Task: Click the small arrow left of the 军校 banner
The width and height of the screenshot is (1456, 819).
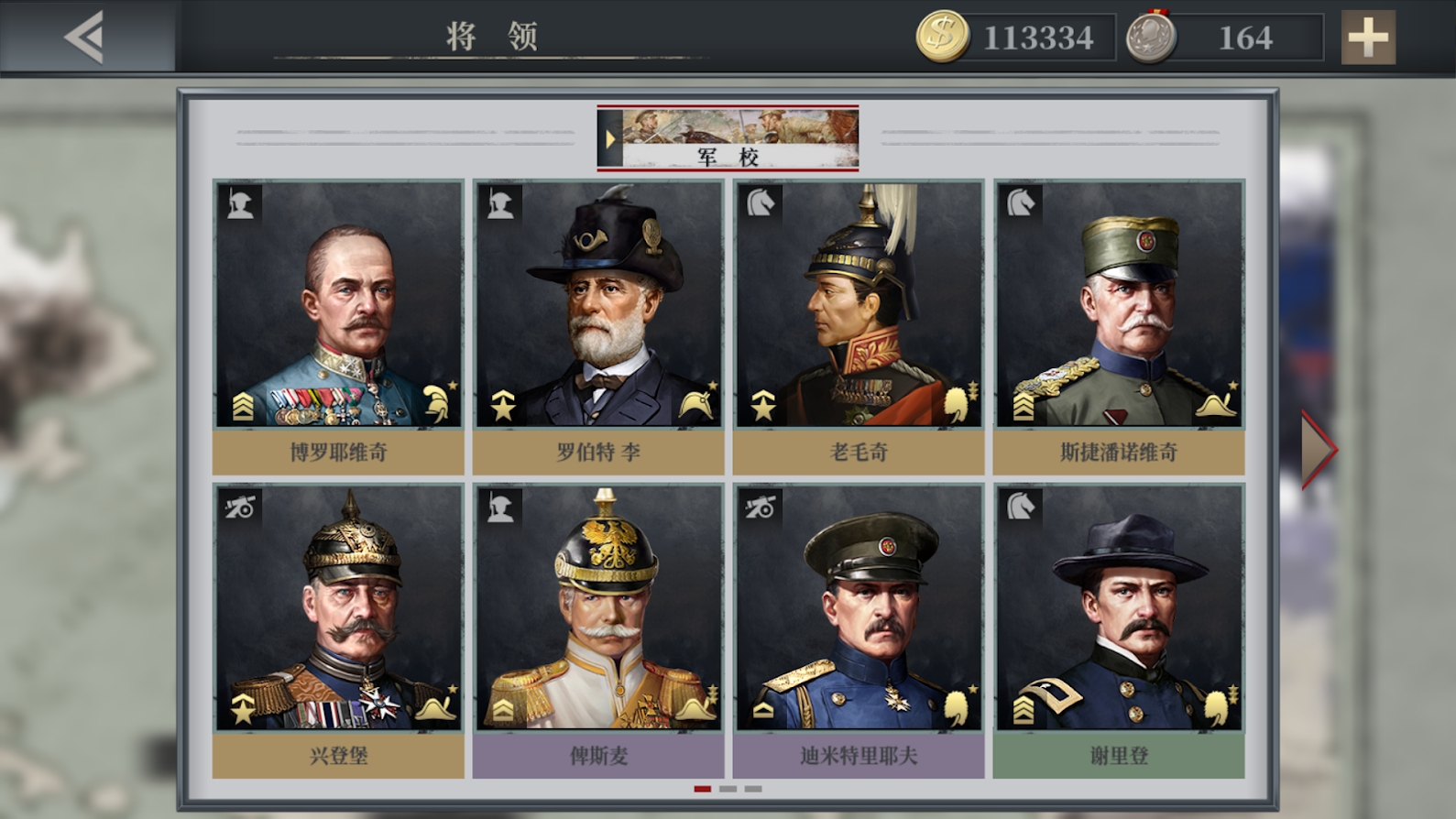Action: 609,139
